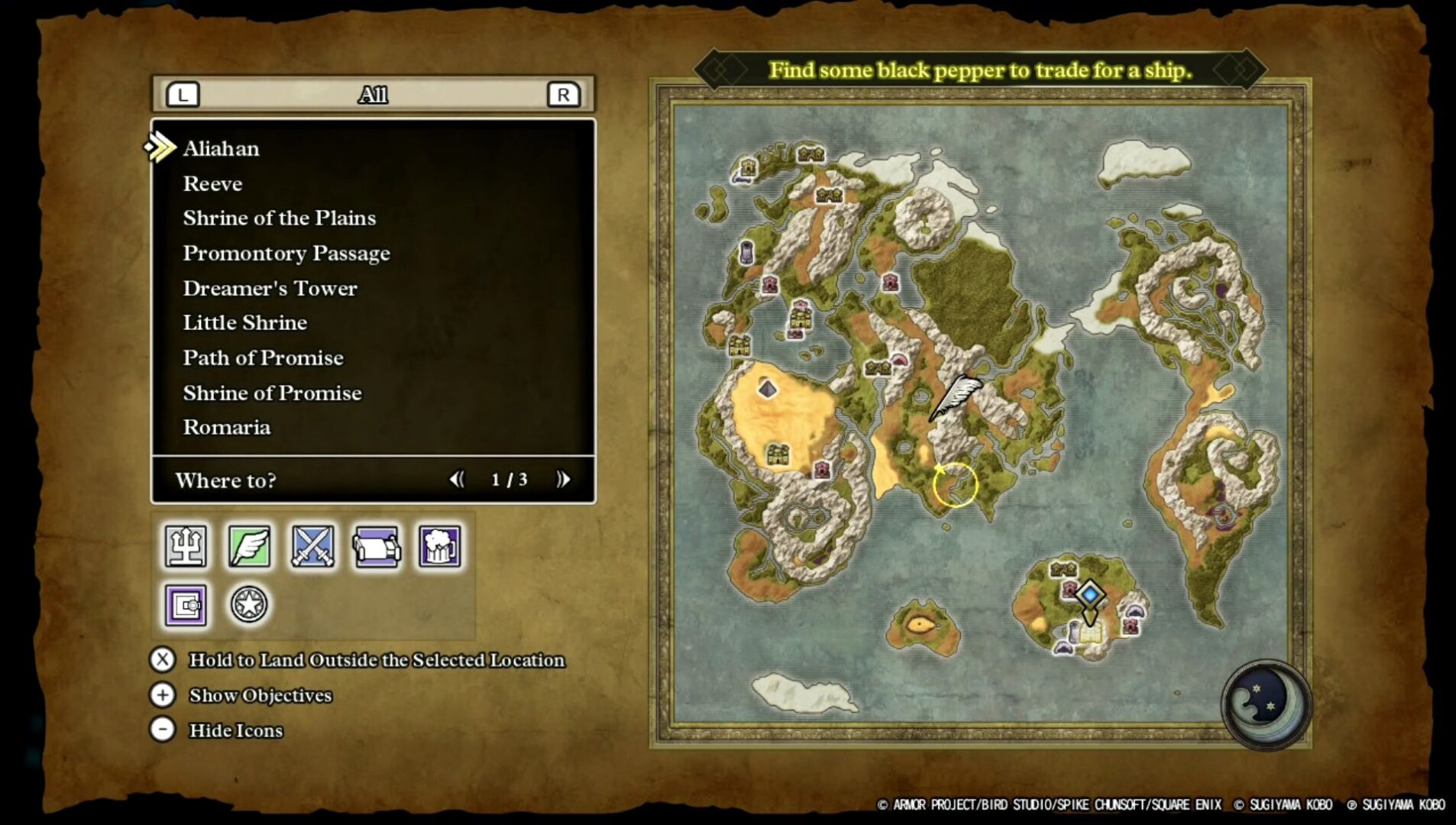Screen dimensions: 1456x825
Task: Select the crossed swords legend icon
Action: [x=312, y=545]
